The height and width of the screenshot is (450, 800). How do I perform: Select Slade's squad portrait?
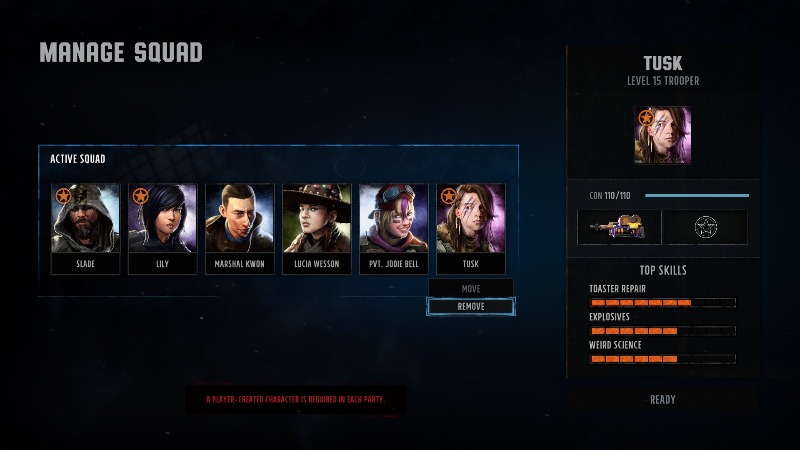tap(86, 228)
